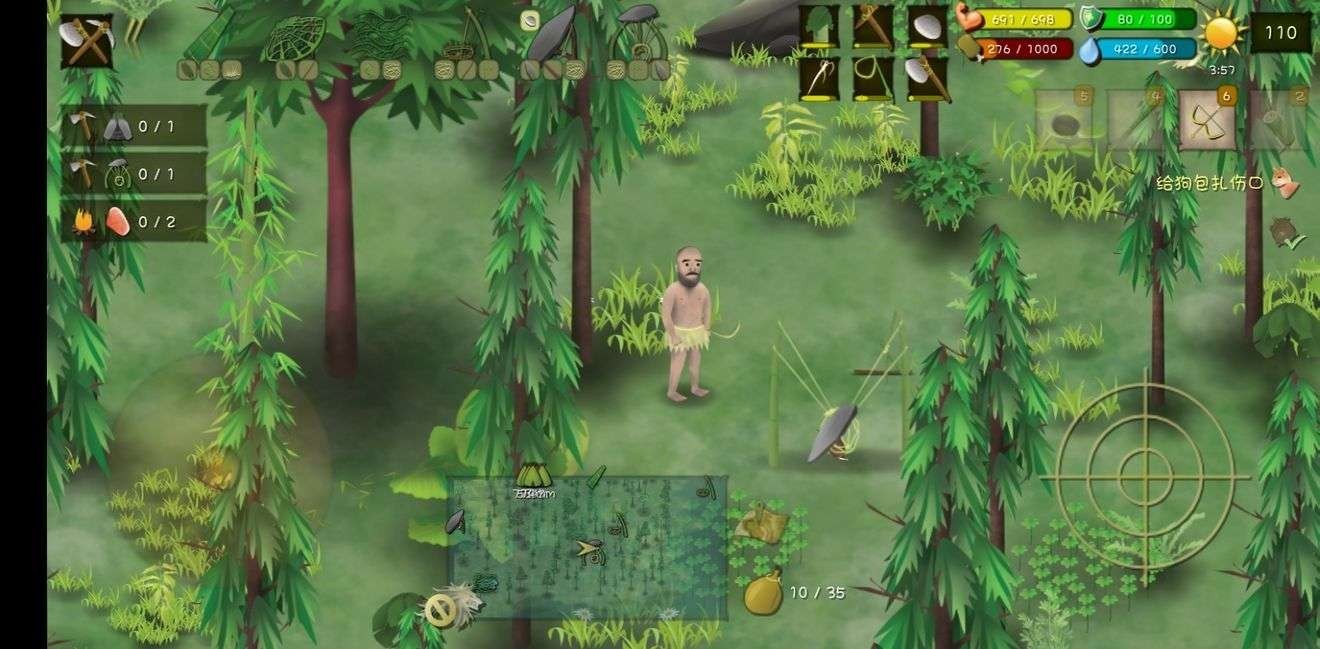Open the stone shelter crafting objective
Viewport: 1320px width, 649px height.
click(x=134, y=126)
